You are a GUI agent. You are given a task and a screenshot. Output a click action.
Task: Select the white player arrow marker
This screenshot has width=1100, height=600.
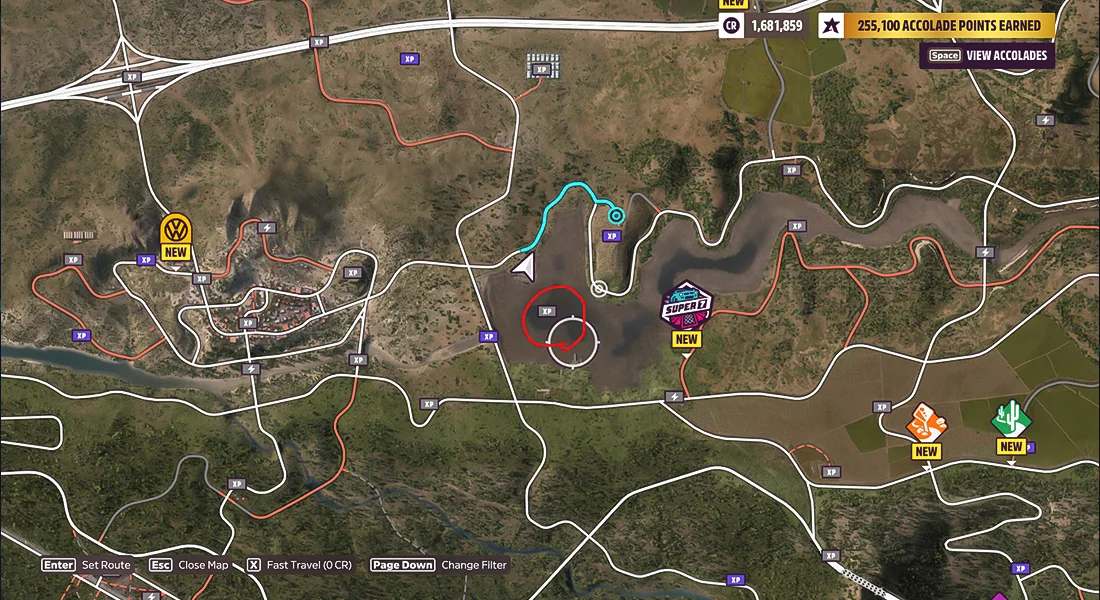coord(523,265)
